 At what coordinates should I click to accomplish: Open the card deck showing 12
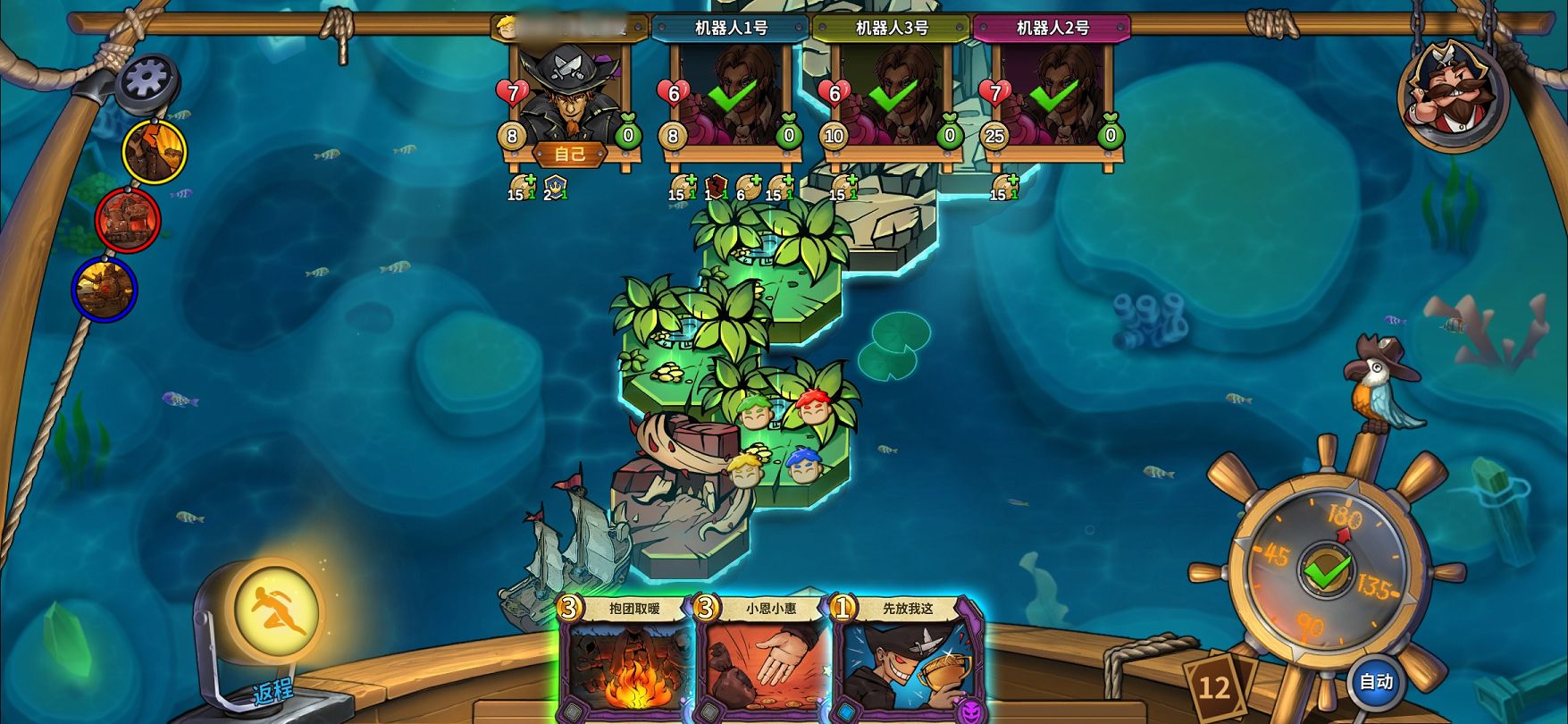point(1214,686)
